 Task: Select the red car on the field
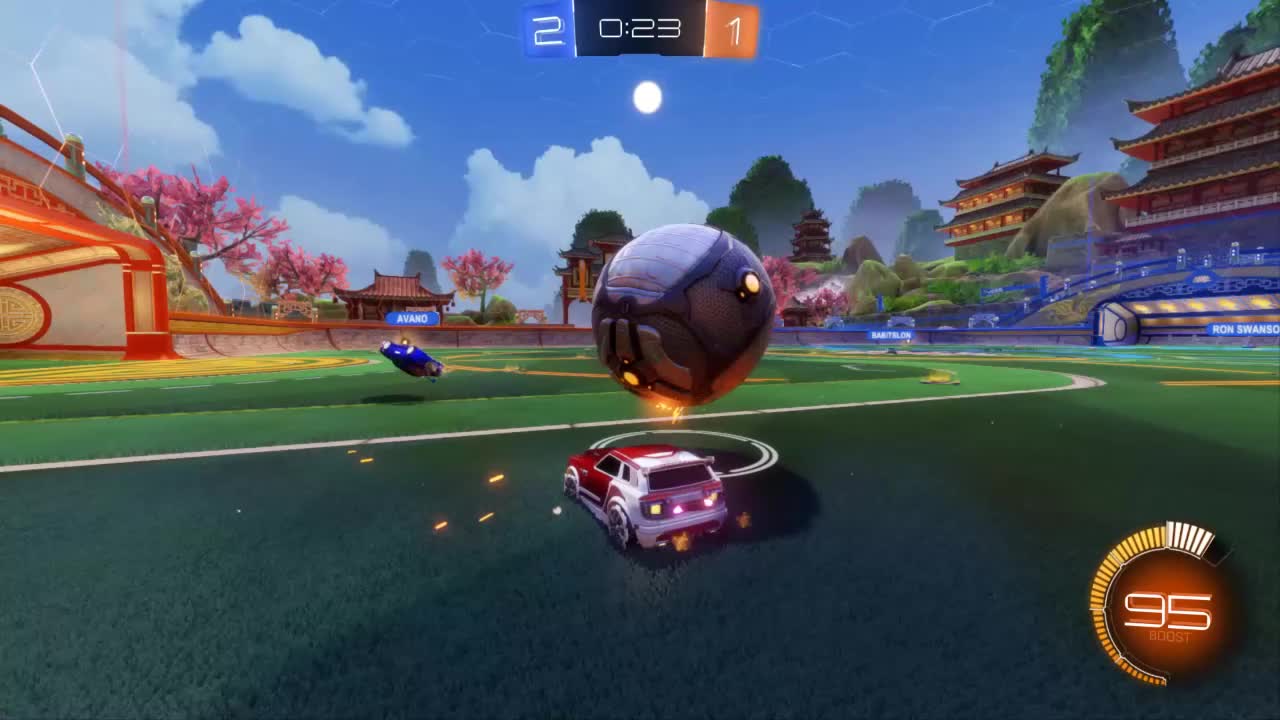point(650,490)
